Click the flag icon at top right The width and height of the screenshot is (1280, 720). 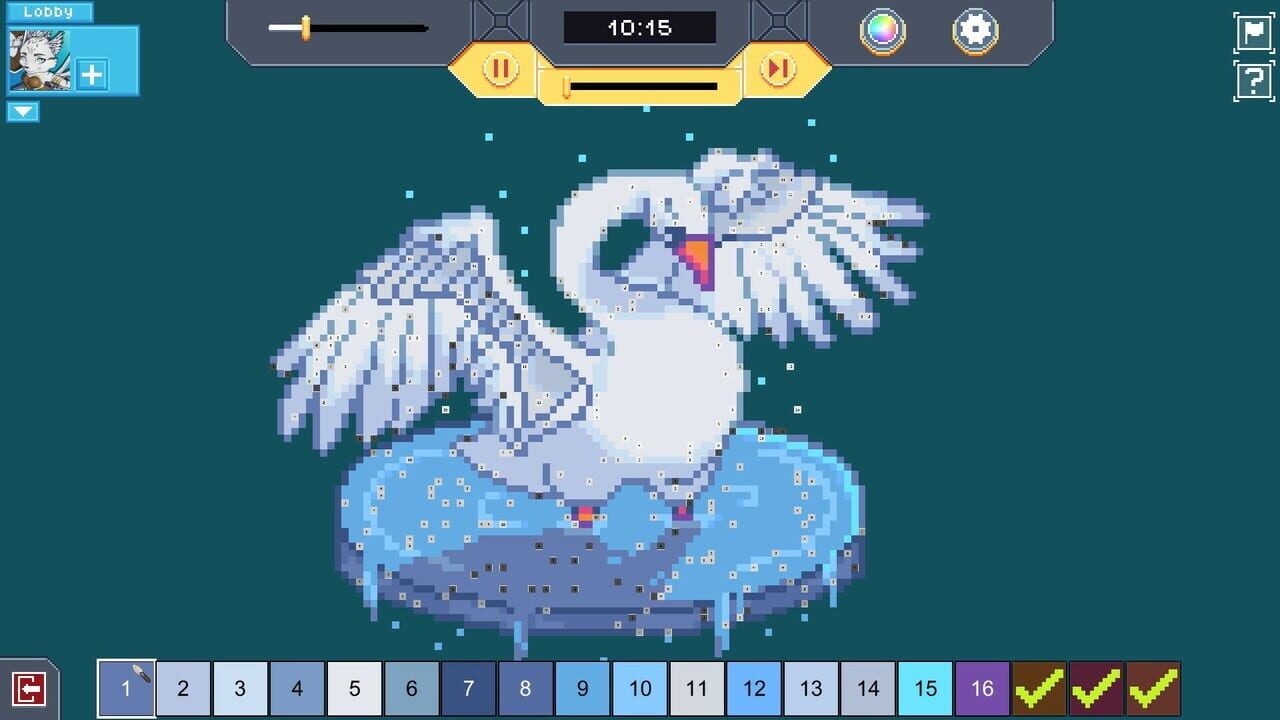coord(1253,31)
